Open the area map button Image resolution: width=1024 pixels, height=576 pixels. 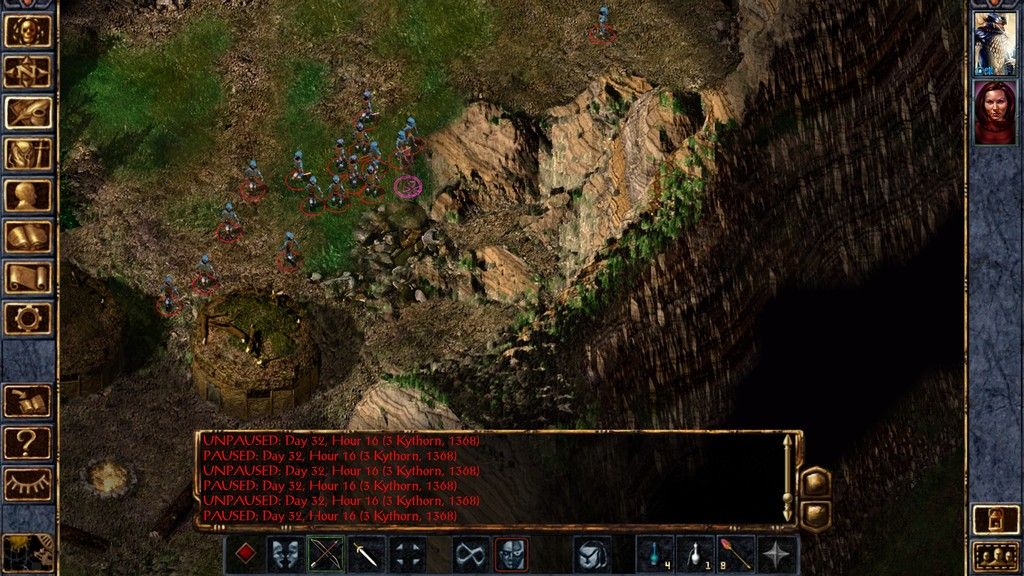coord(28,71)
